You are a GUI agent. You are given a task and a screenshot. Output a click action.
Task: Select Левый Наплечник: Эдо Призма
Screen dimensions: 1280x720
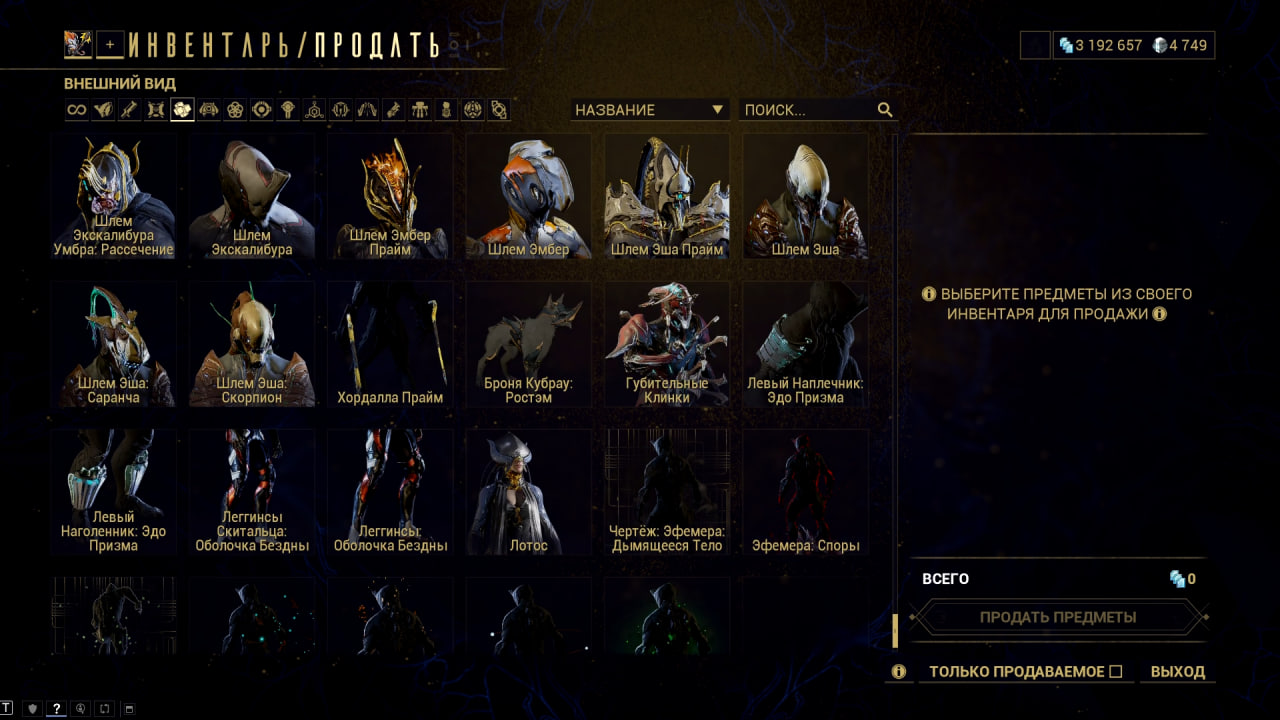pos(804,344)
